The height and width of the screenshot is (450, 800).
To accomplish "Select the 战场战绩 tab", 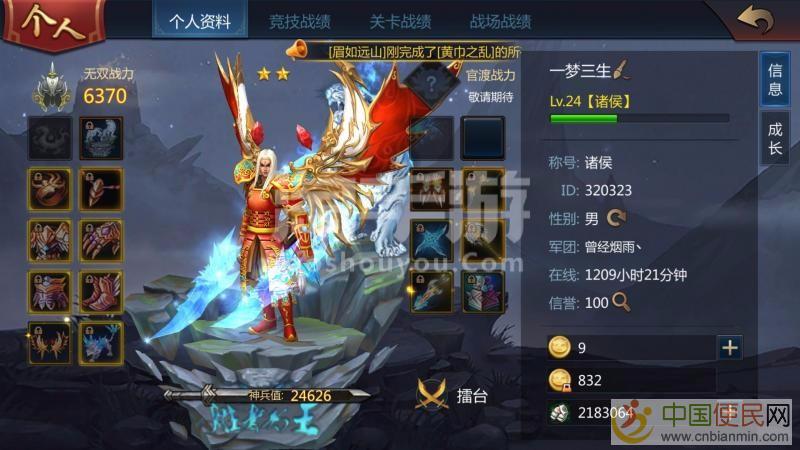I will (x=500, y=20).
